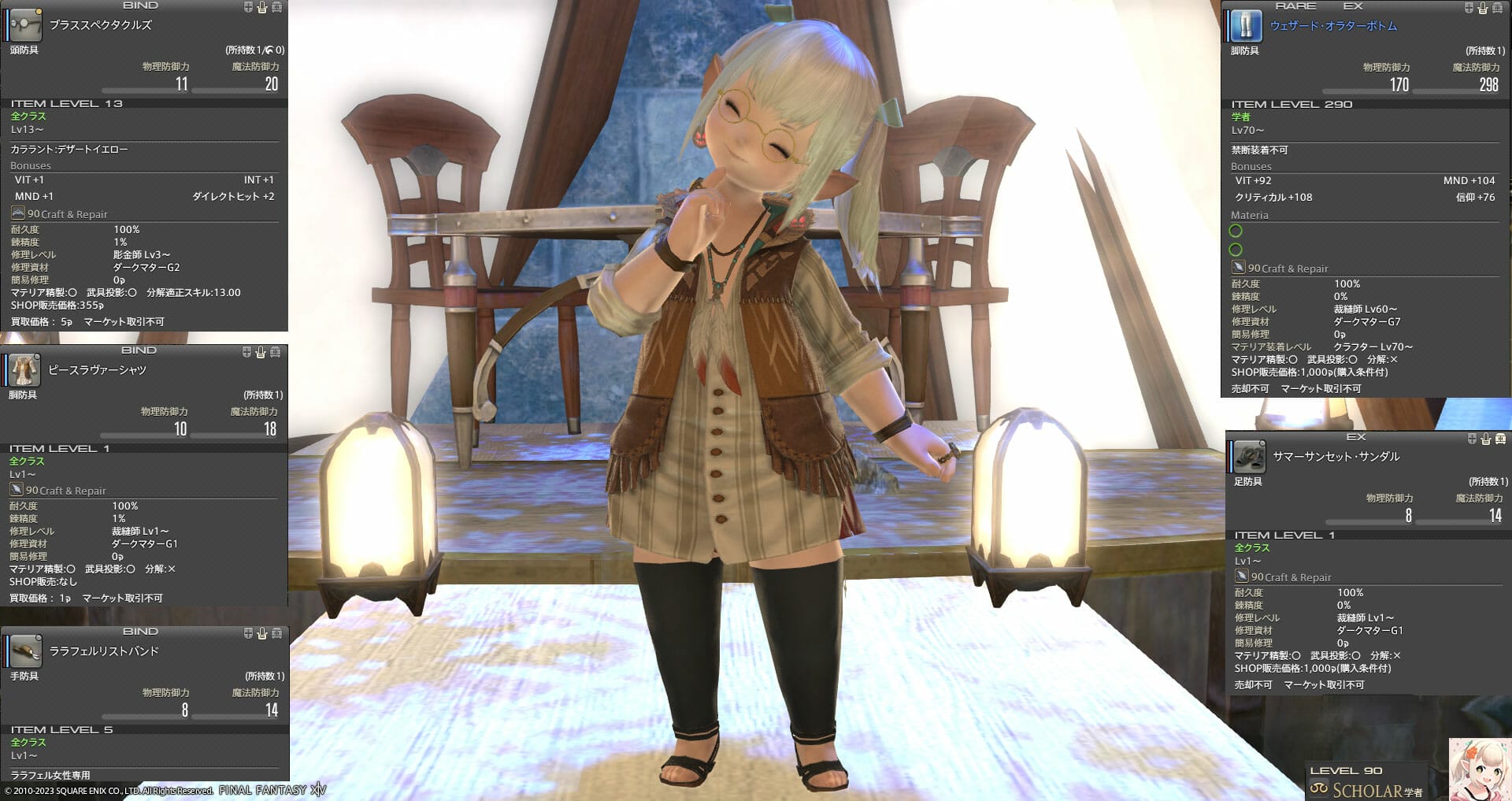Click the item search icon on the サマーサンセット・サンダル tooltip
The image size is (1512, 801).
click(x=1500, y=439)
